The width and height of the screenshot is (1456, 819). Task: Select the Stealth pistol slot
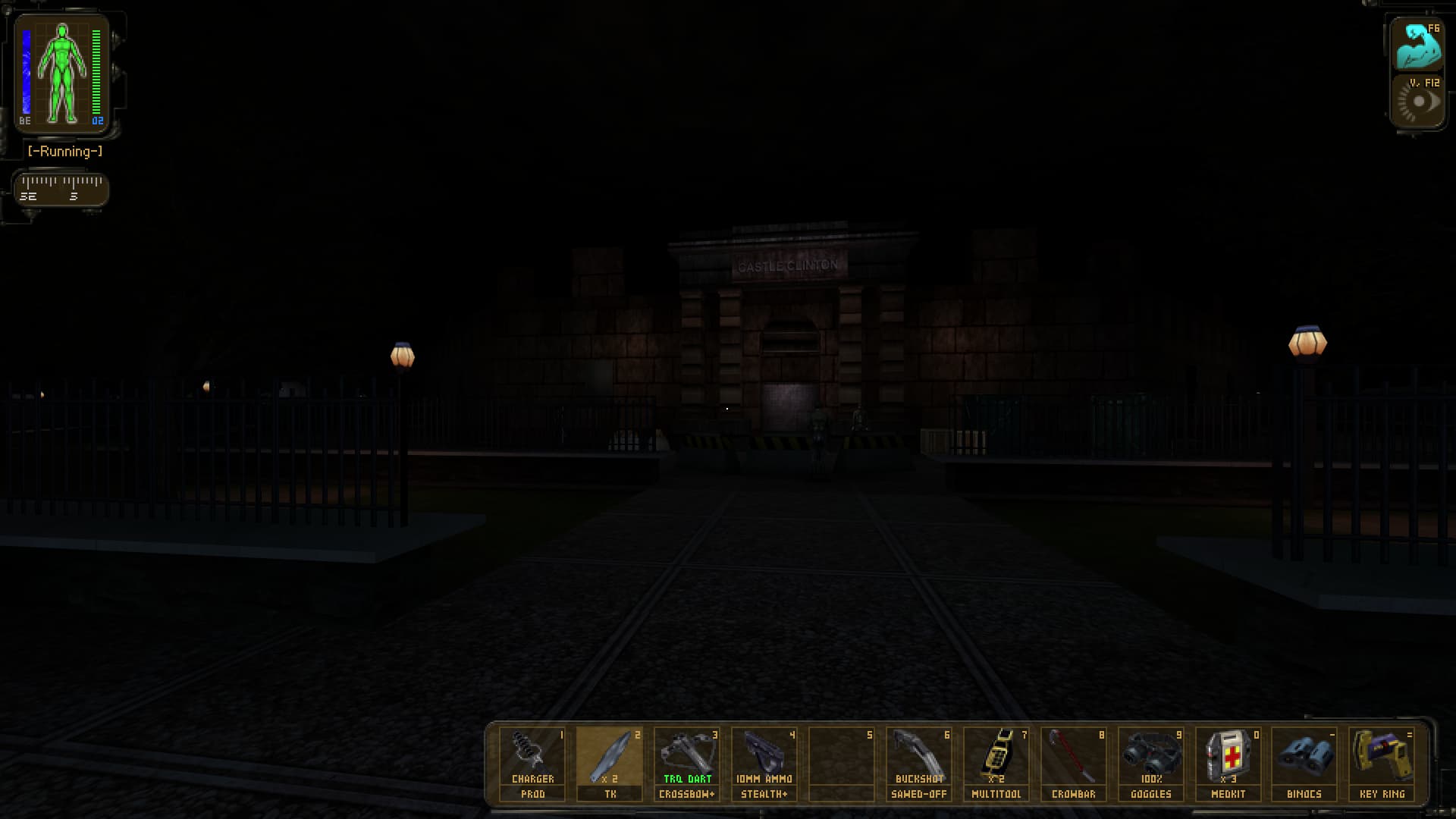[764, 762]
